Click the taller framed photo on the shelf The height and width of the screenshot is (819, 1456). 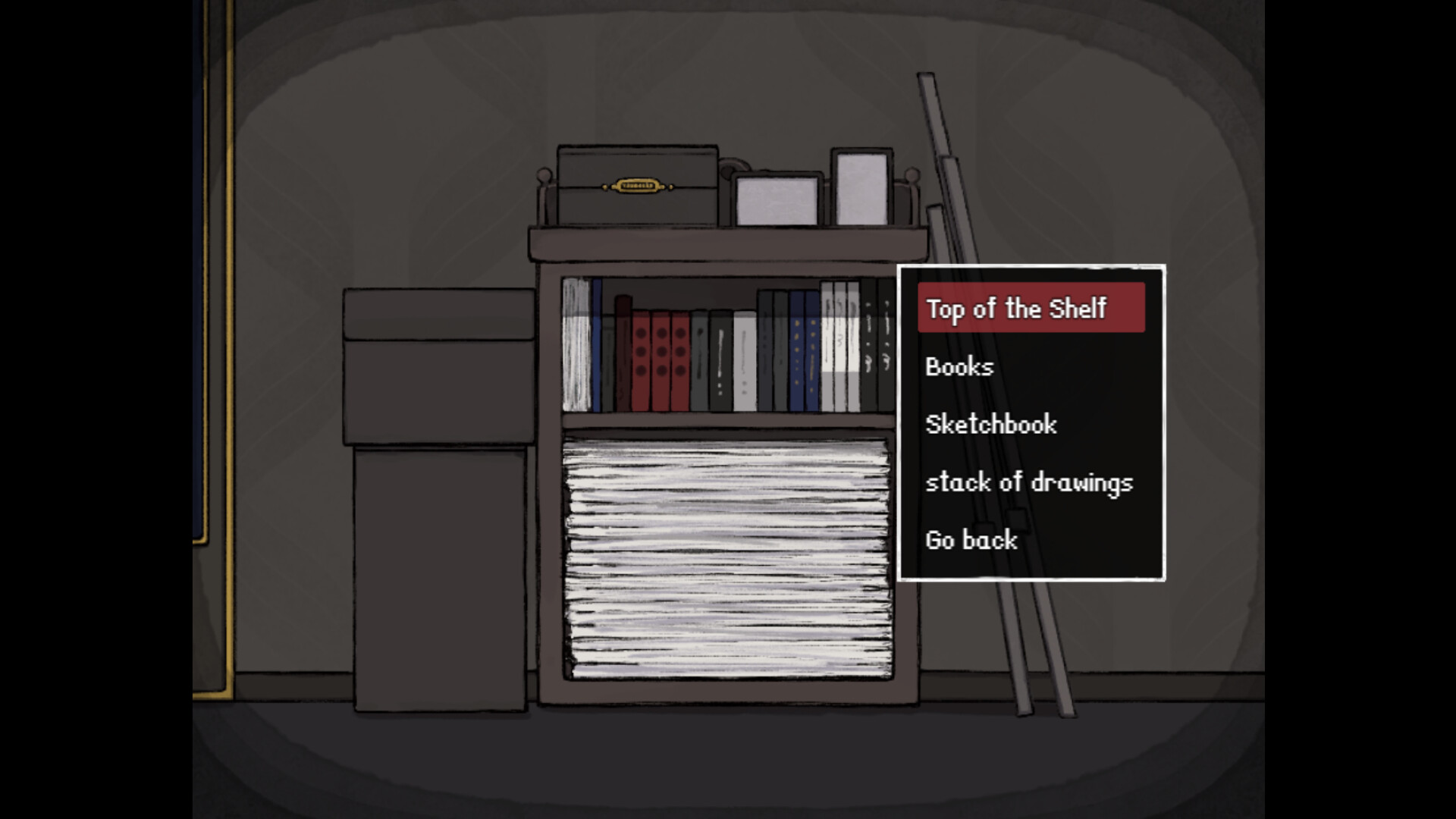[861, 187]
